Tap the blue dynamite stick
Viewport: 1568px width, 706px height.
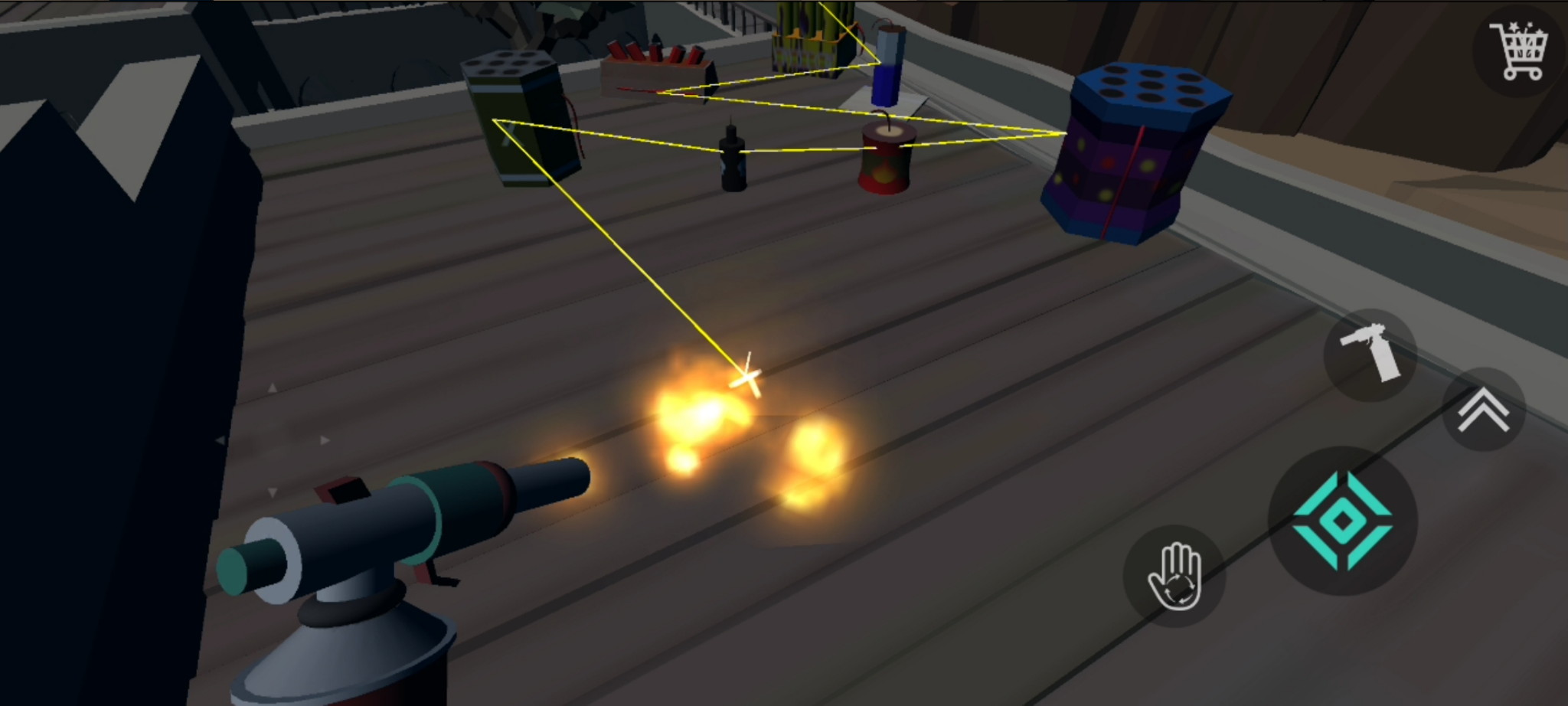point(888,65)
